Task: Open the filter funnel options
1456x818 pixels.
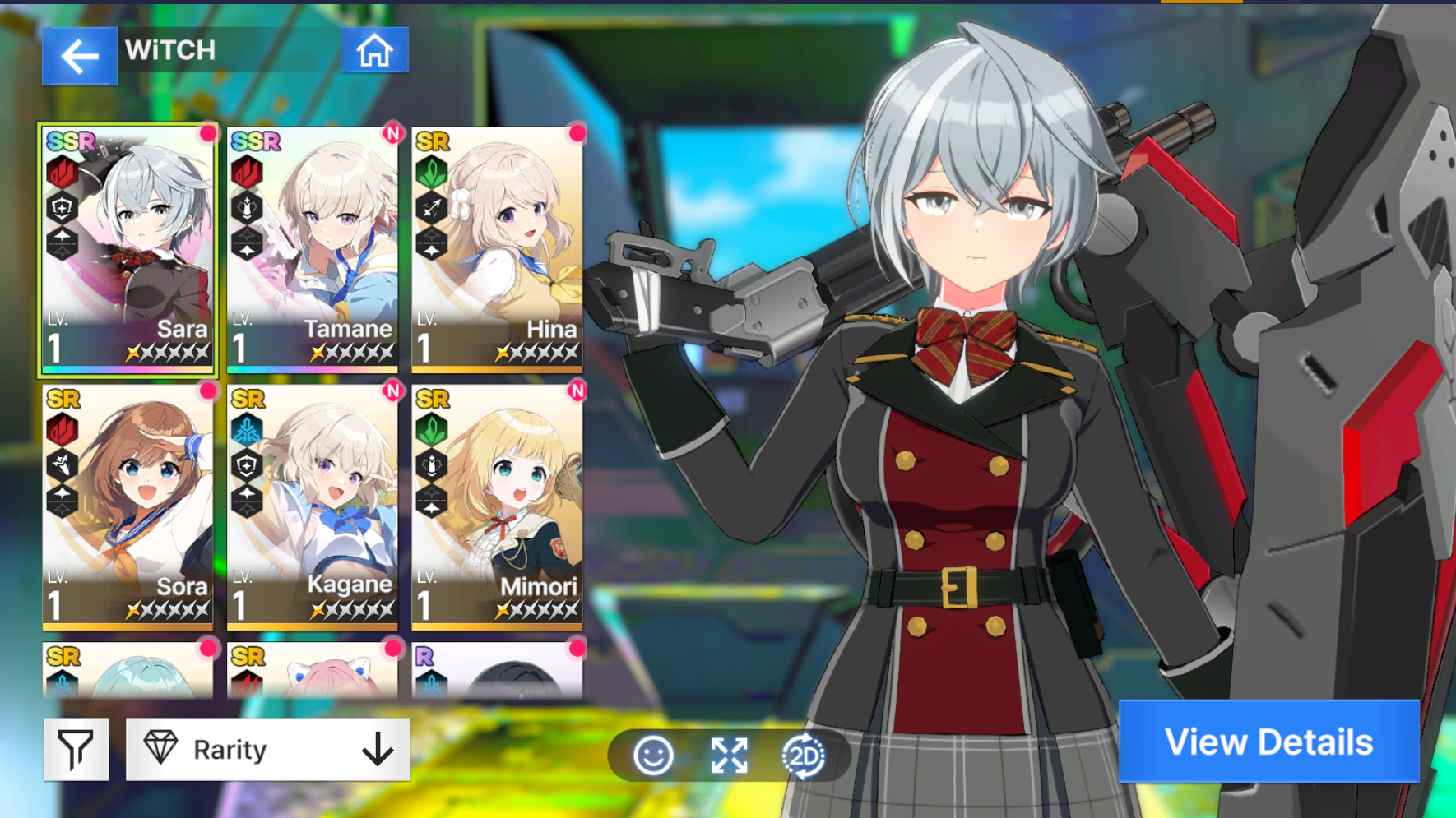Action: tap(76, 749)
